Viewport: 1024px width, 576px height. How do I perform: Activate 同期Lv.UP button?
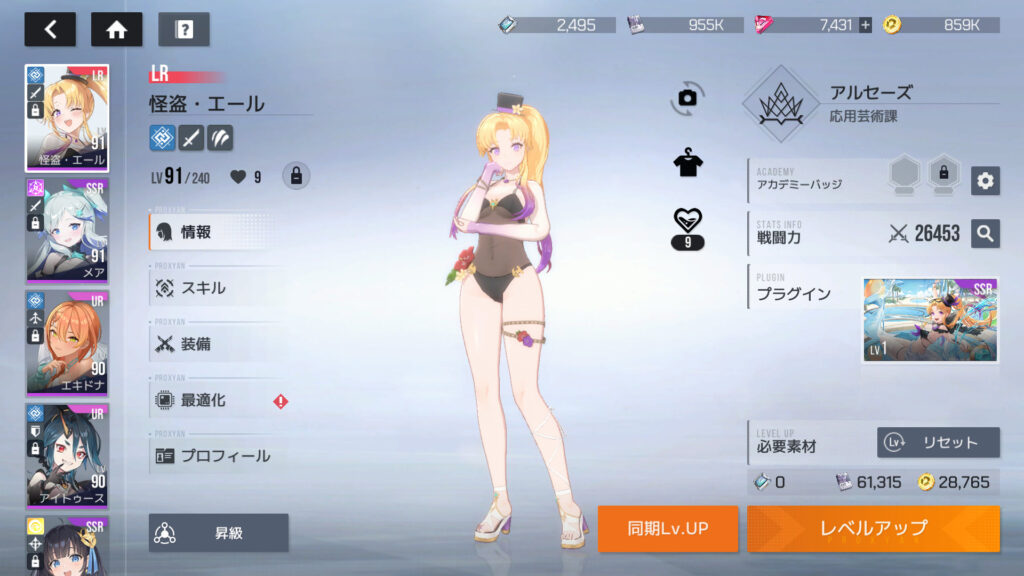click(x=668, y=528)
